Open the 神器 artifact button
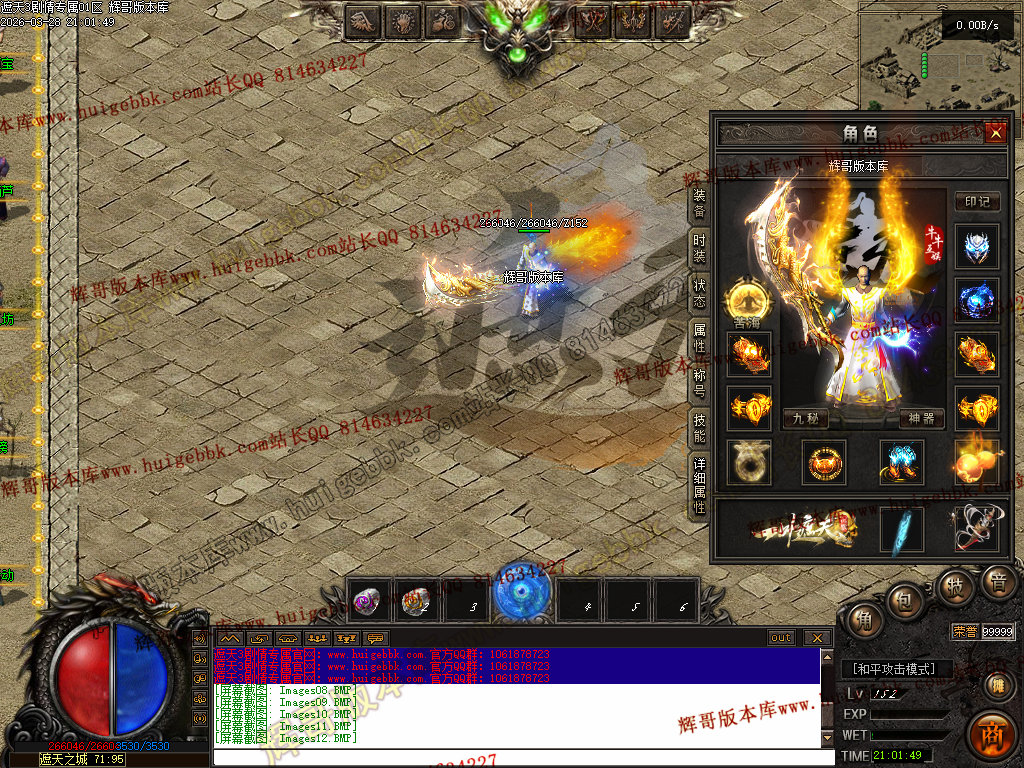Image resolution: width=1024 pixels, height=768 pixels. point(922,418)
